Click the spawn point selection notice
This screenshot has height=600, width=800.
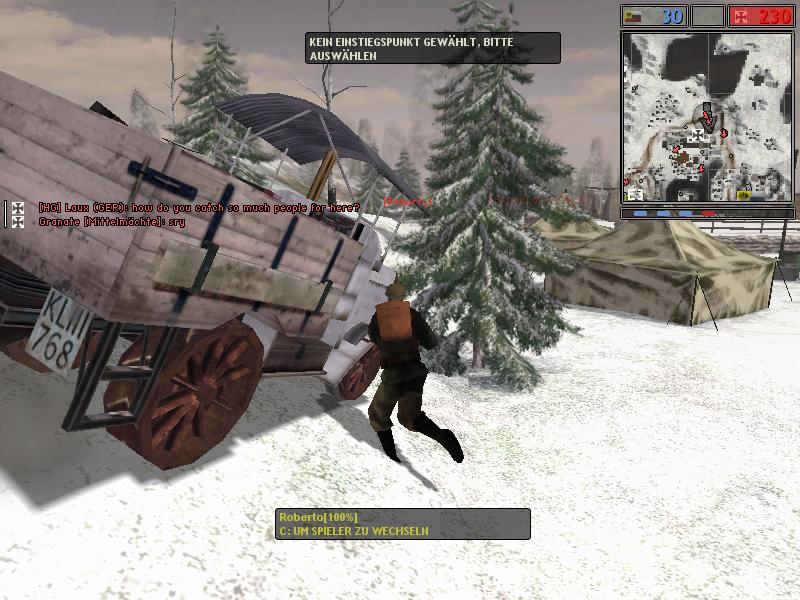[432, 48]
